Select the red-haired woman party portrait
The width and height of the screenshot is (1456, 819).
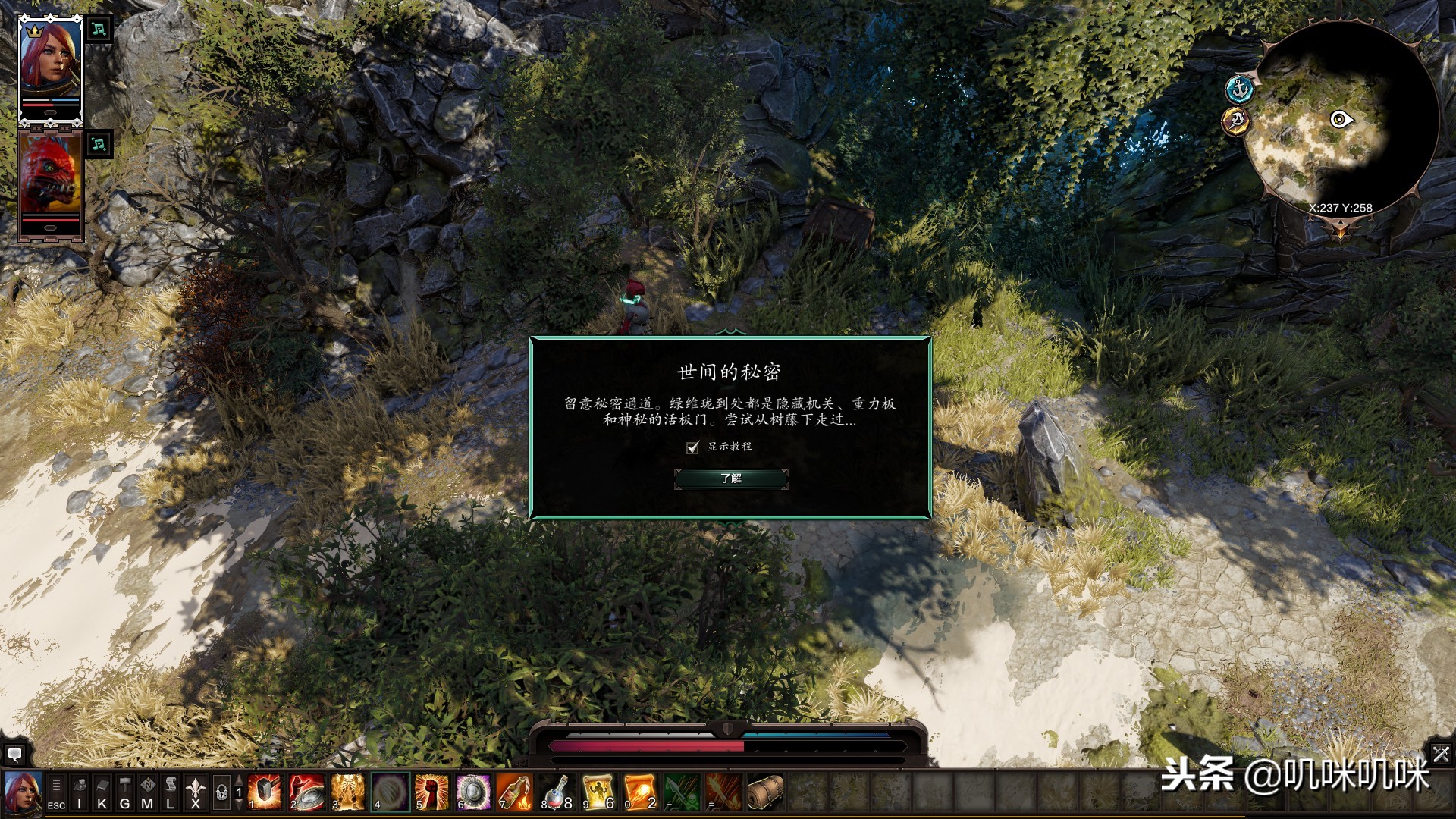coord(50,70)
